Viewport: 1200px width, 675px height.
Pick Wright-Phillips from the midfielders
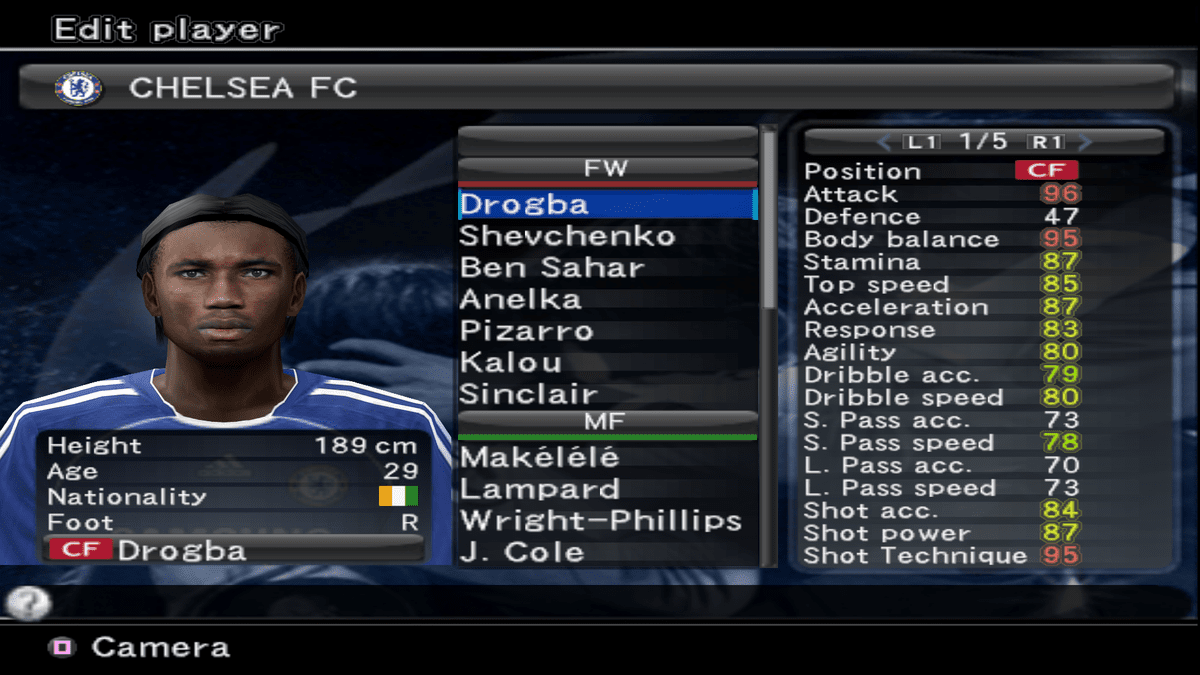[x=600, y=521]
